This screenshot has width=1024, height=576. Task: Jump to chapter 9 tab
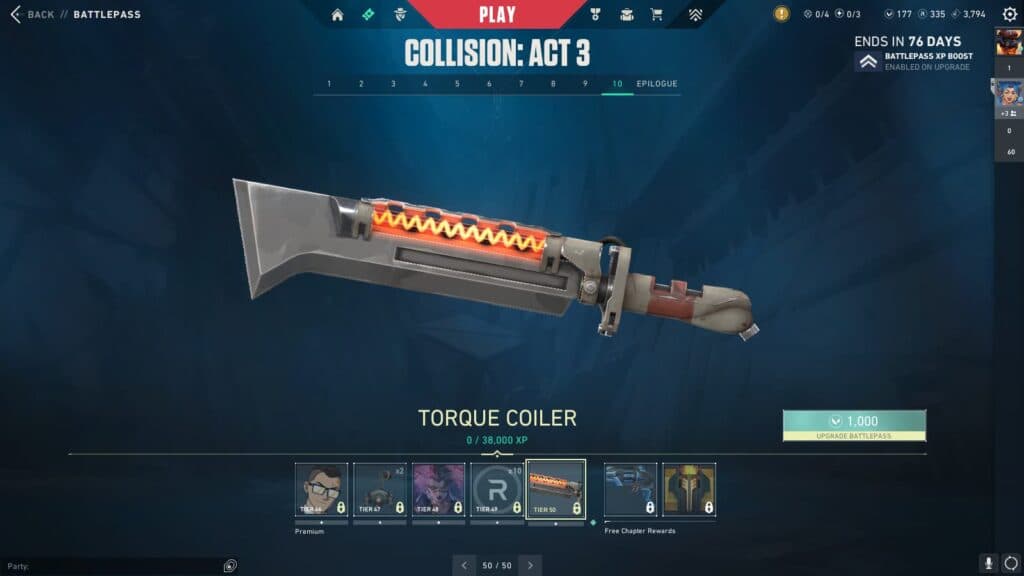tap(585, 84)
